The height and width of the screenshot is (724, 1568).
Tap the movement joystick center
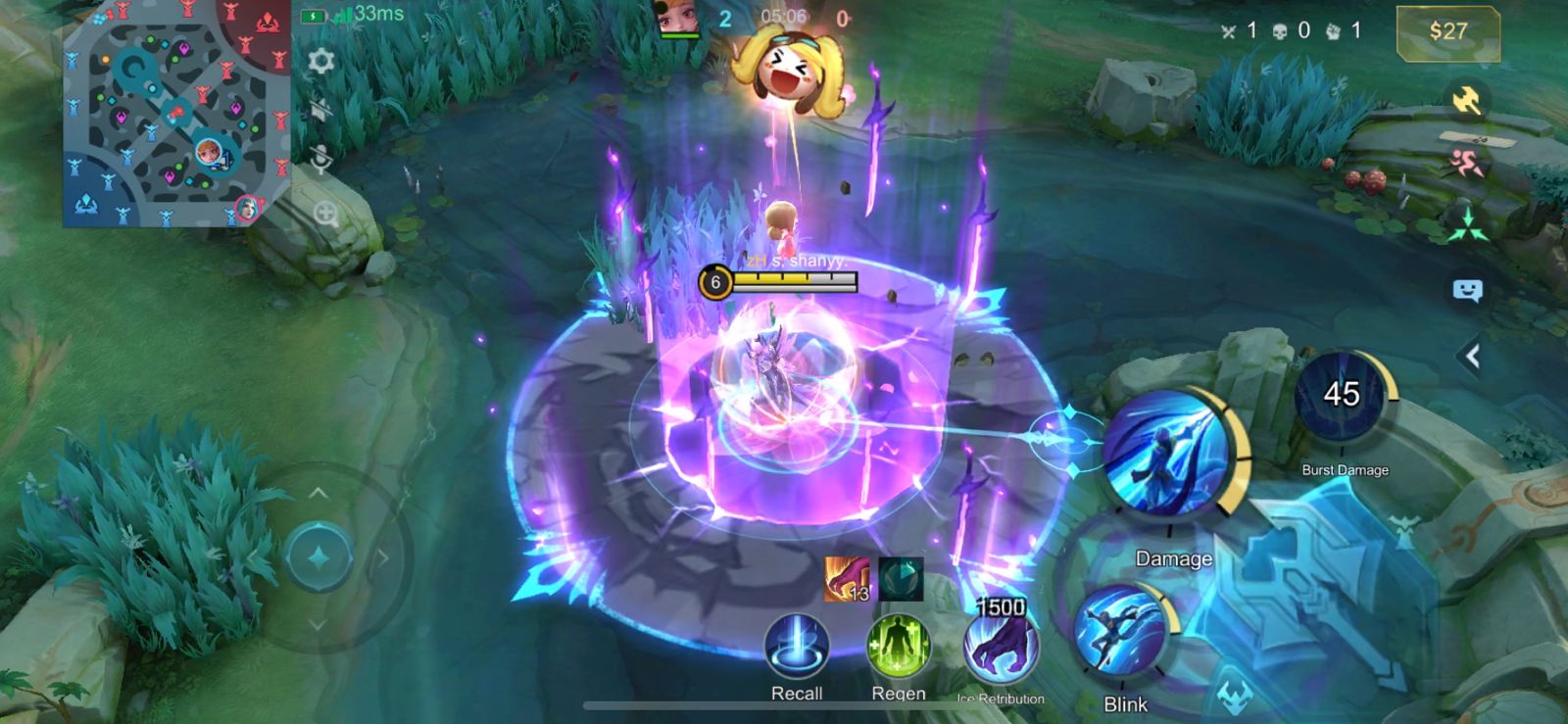tap(318, 557)
